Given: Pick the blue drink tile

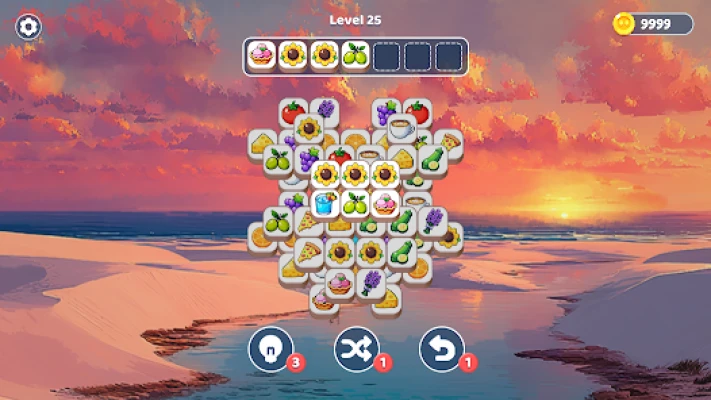Looking at the screenshot, I should (x=326, y=203).
